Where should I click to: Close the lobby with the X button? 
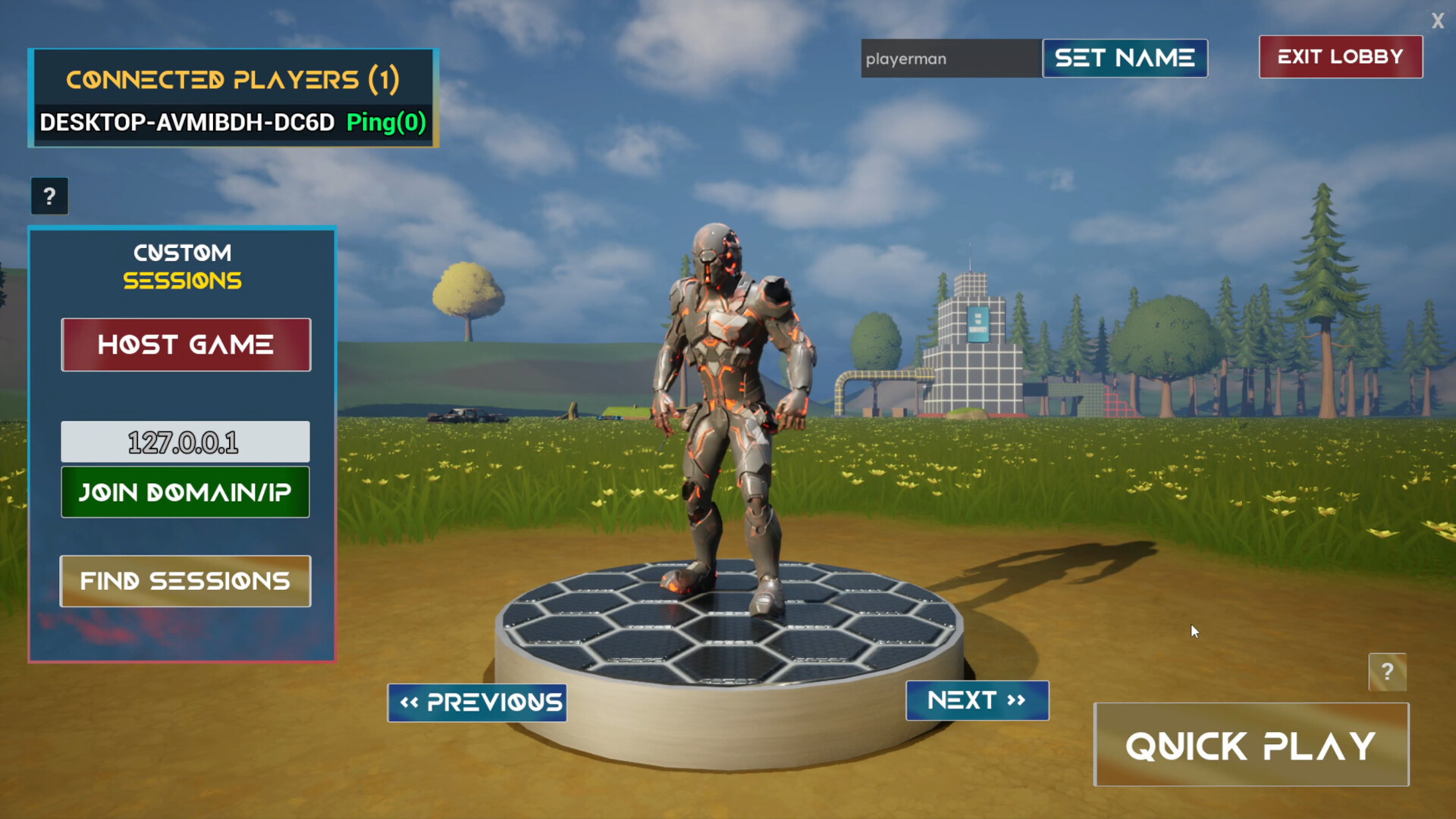(1438, 21)
